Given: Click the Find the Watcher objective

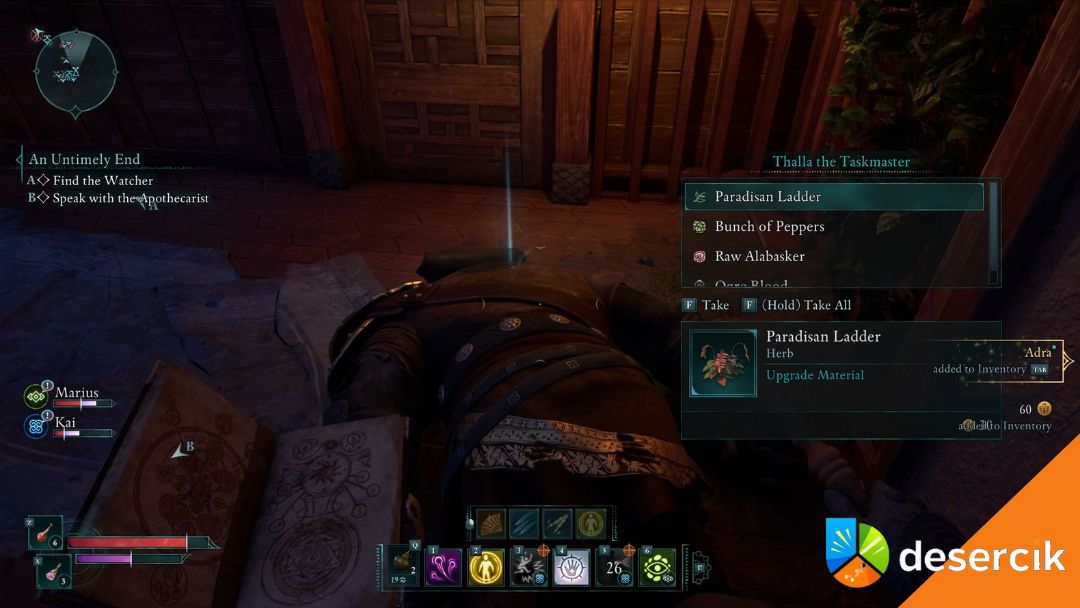Looking at the screenshot, I should (102, 181).
